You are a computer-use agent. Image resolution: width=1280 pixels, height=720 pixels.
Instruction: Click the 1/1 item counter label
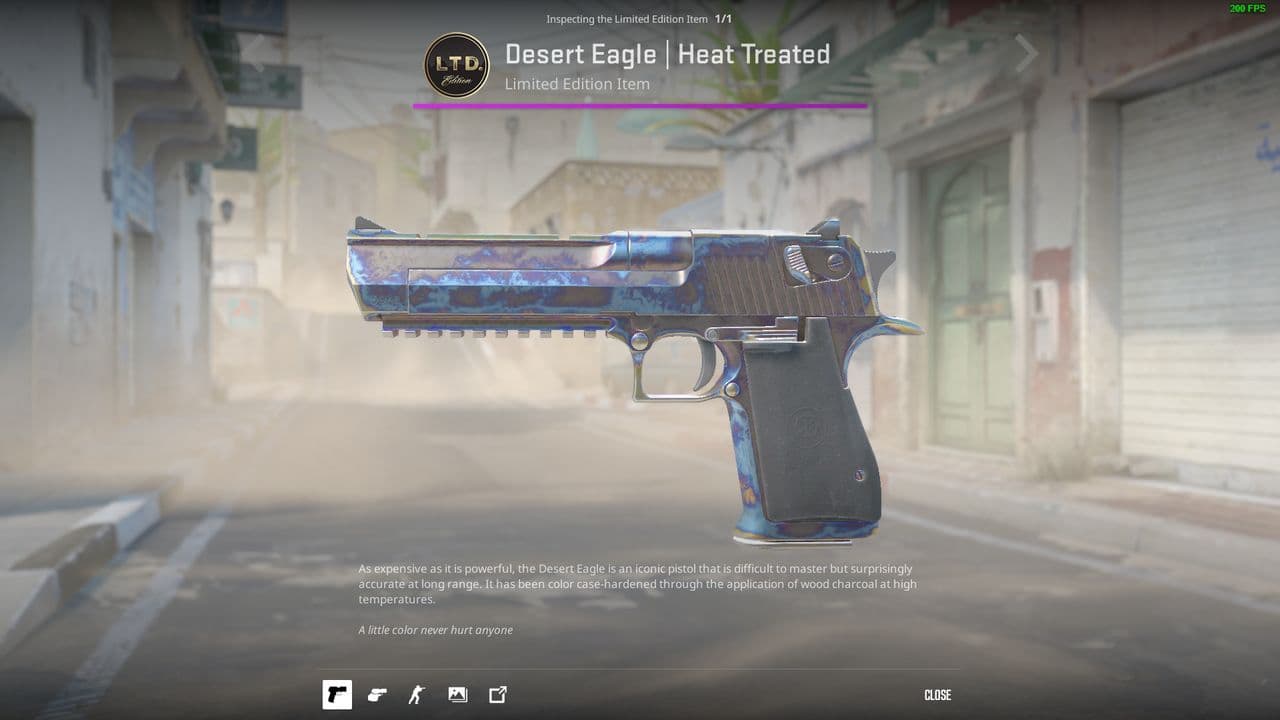click(722, 18)
